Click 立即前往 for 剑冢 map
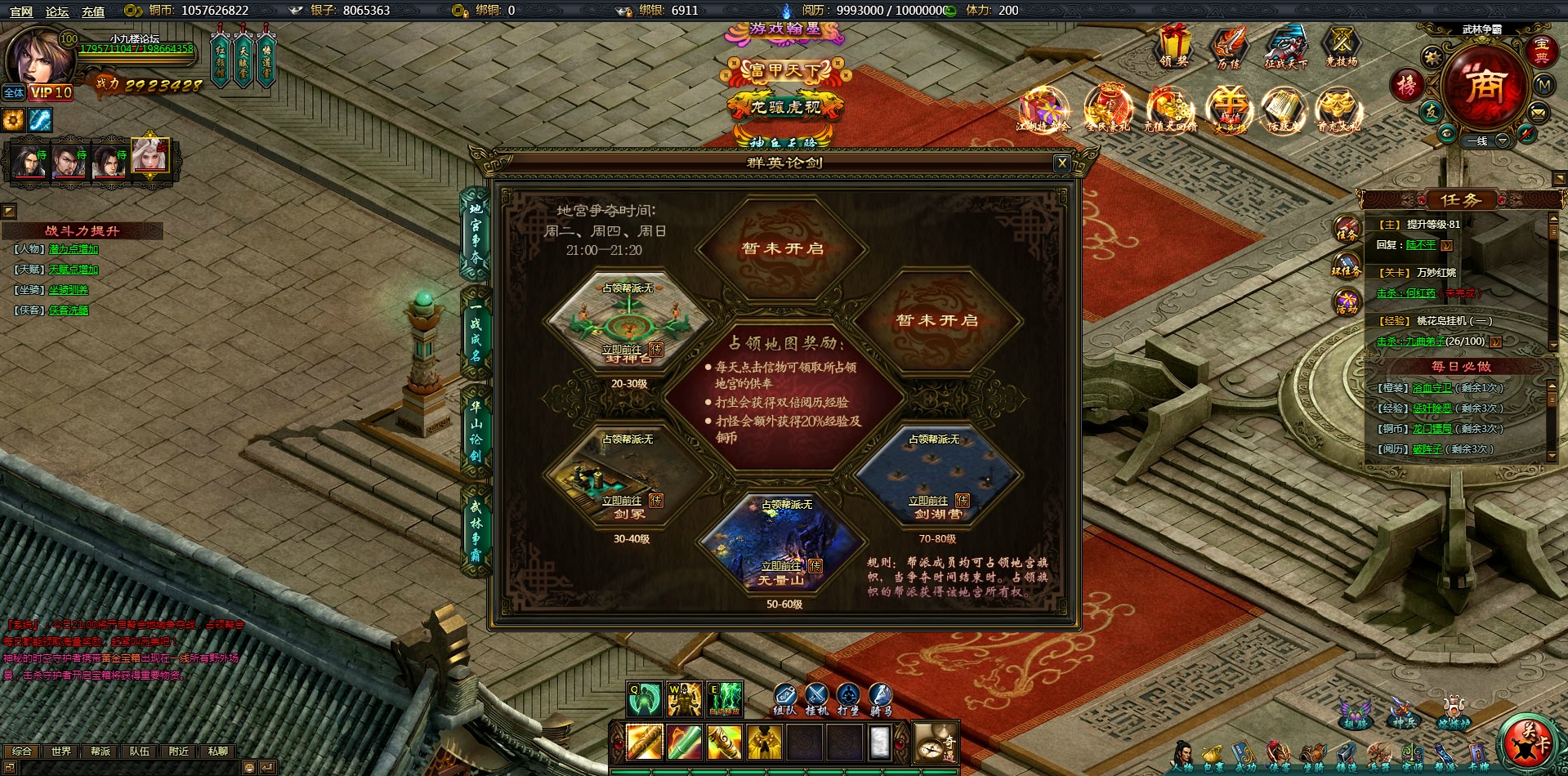Screen dimensions: 1568x776 (621, 501)
